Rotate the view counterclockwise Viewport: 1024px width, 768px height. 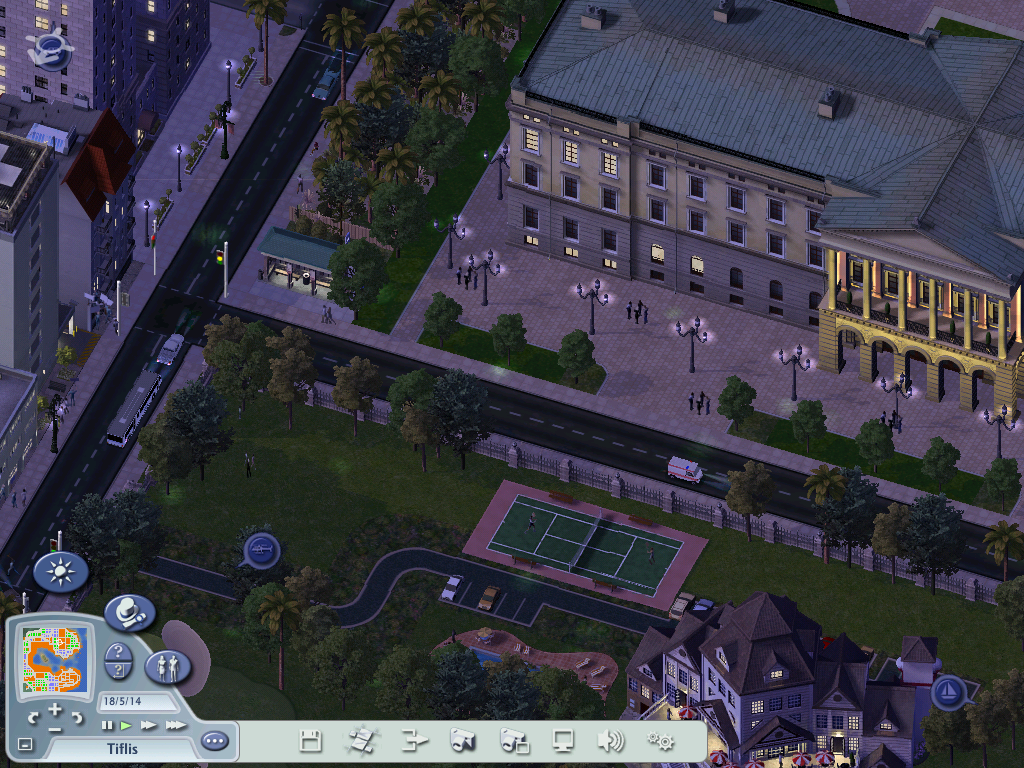(x=33, y=718)
